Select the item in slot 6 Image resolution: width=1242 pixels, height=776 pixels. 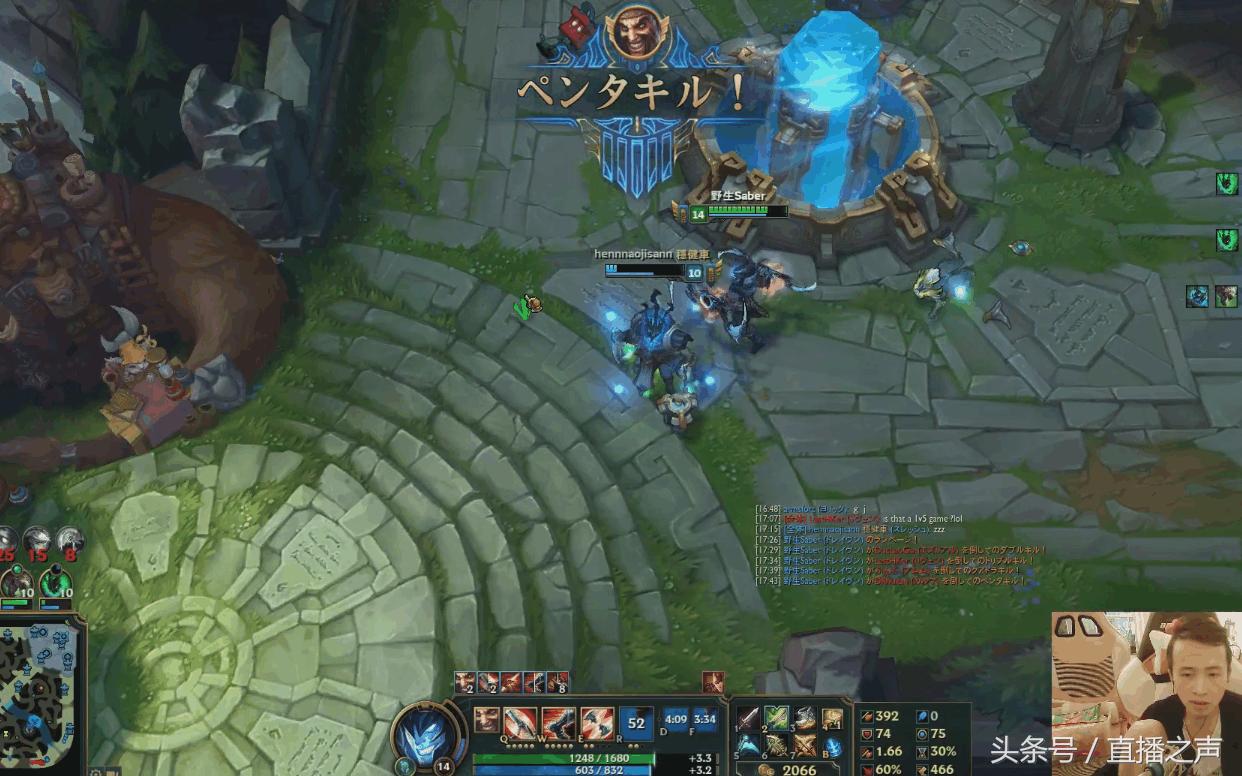point(777,746)
